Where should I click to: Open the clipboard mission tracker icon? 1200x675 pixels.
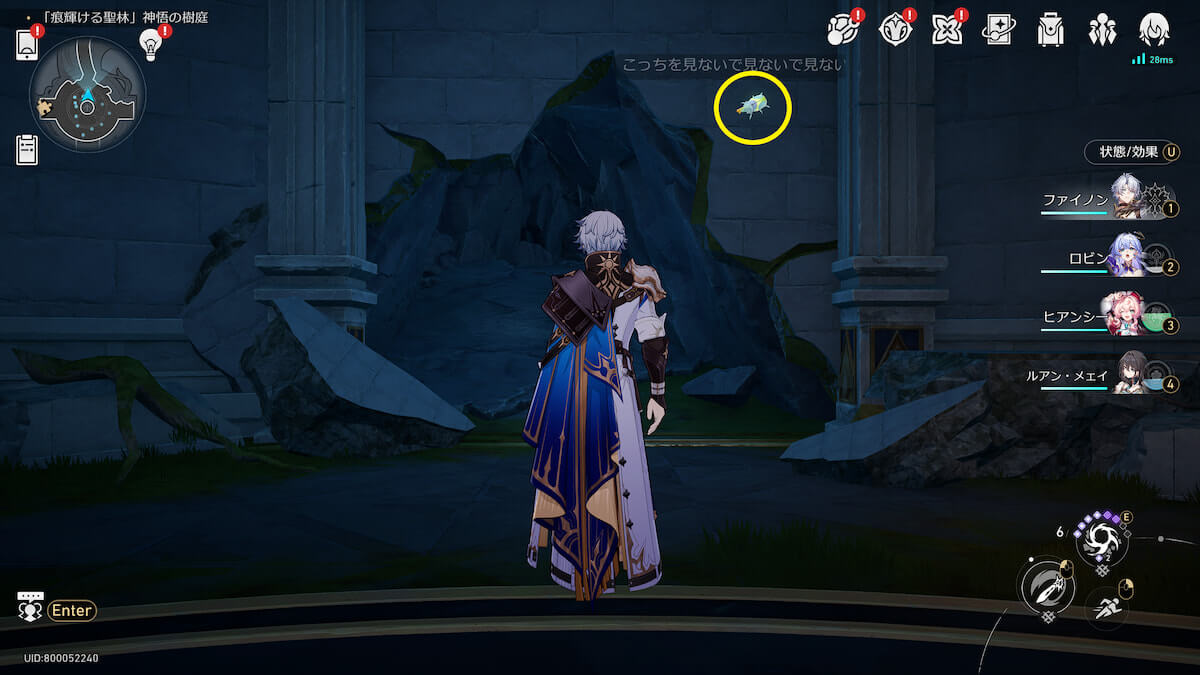point(27,150)
